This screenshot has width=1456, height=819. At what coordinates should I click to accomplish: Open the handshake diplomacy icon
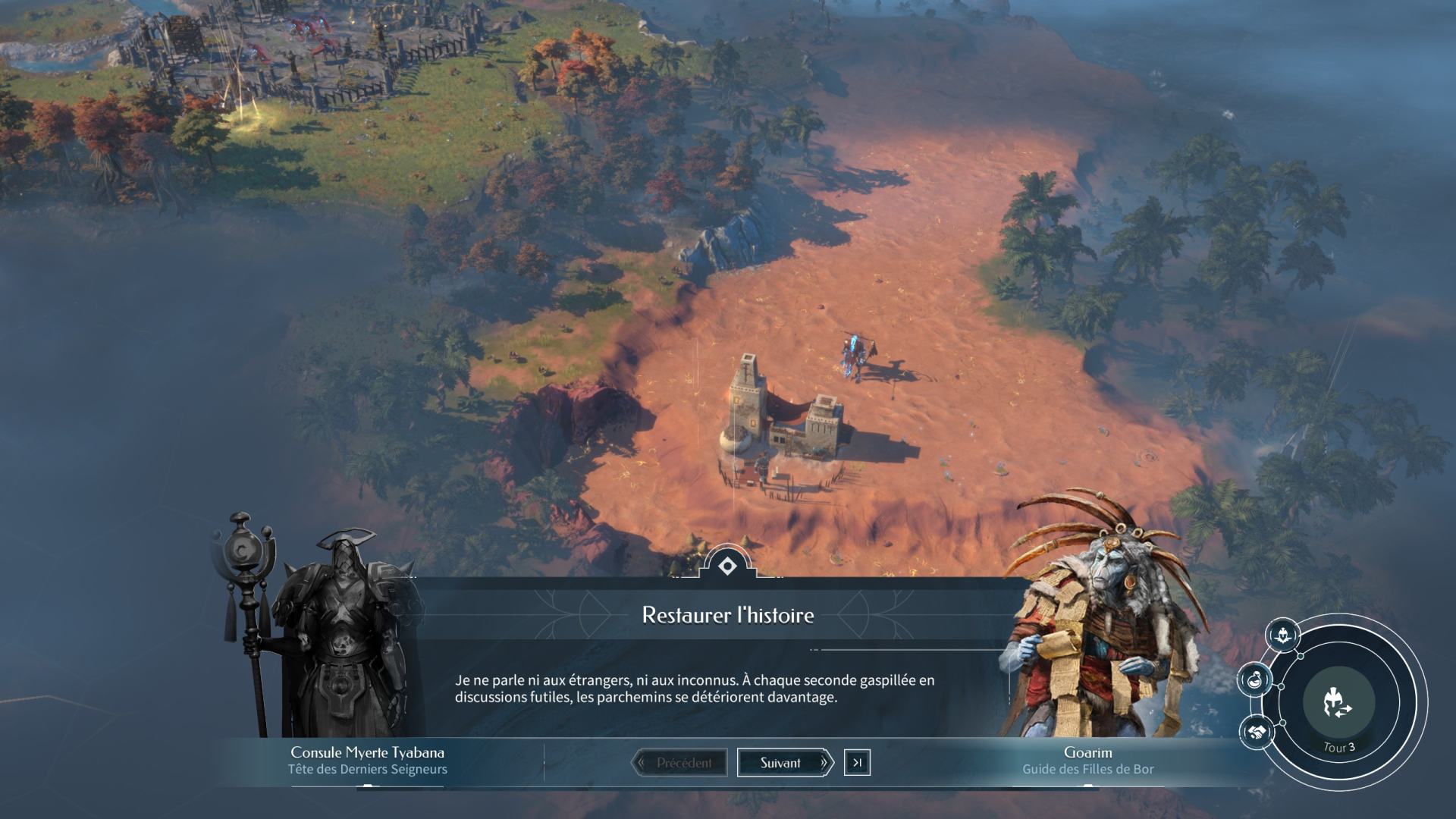[x=1254, y=732]
